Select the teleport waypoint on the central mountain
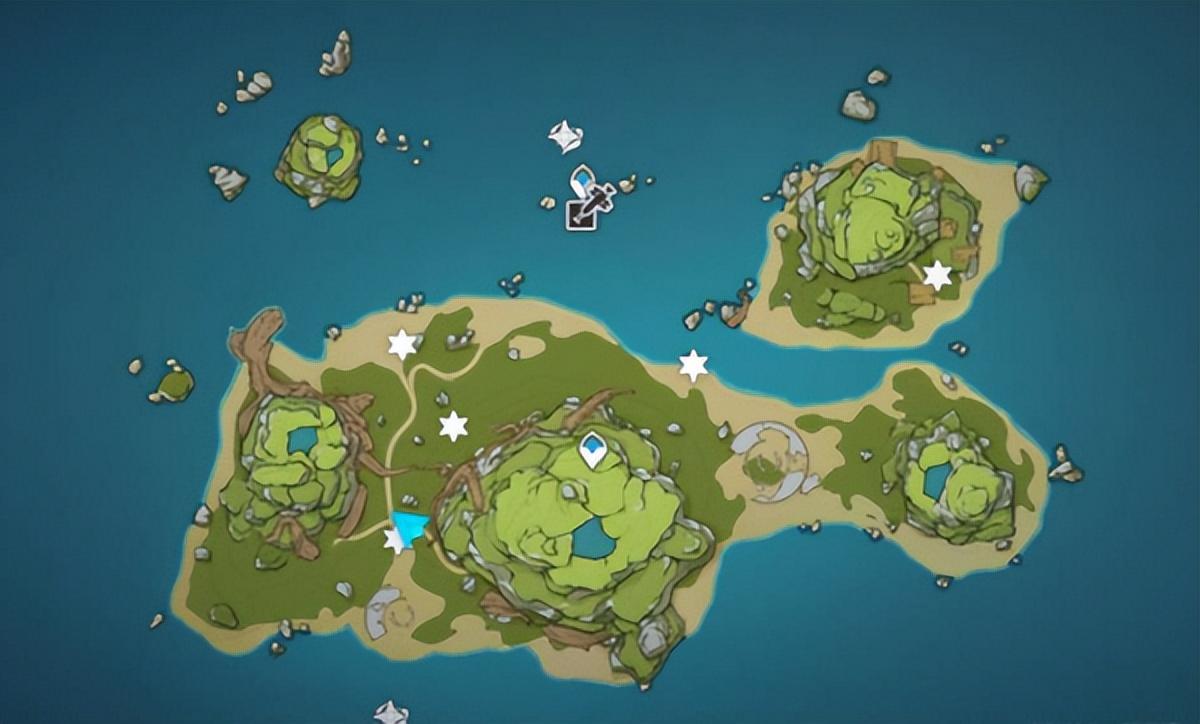The height and width of the screenshot is (724, 1200). point(594,451)
